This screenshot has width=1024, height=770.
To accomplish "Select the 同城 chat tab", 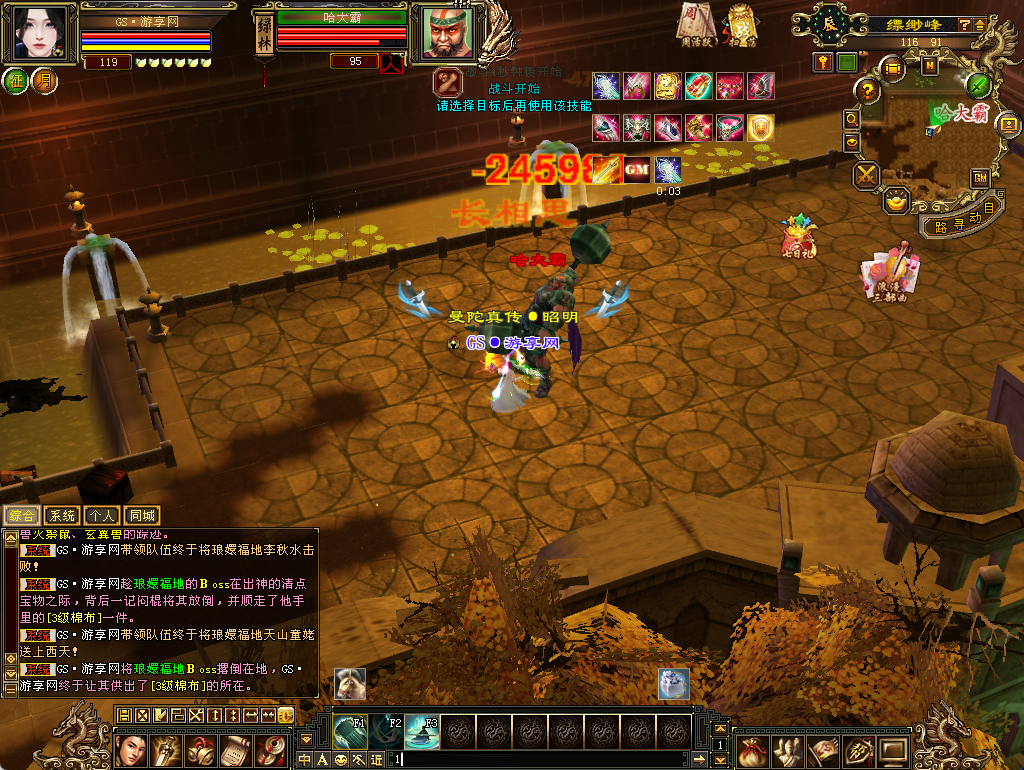I will coord(142,516).
